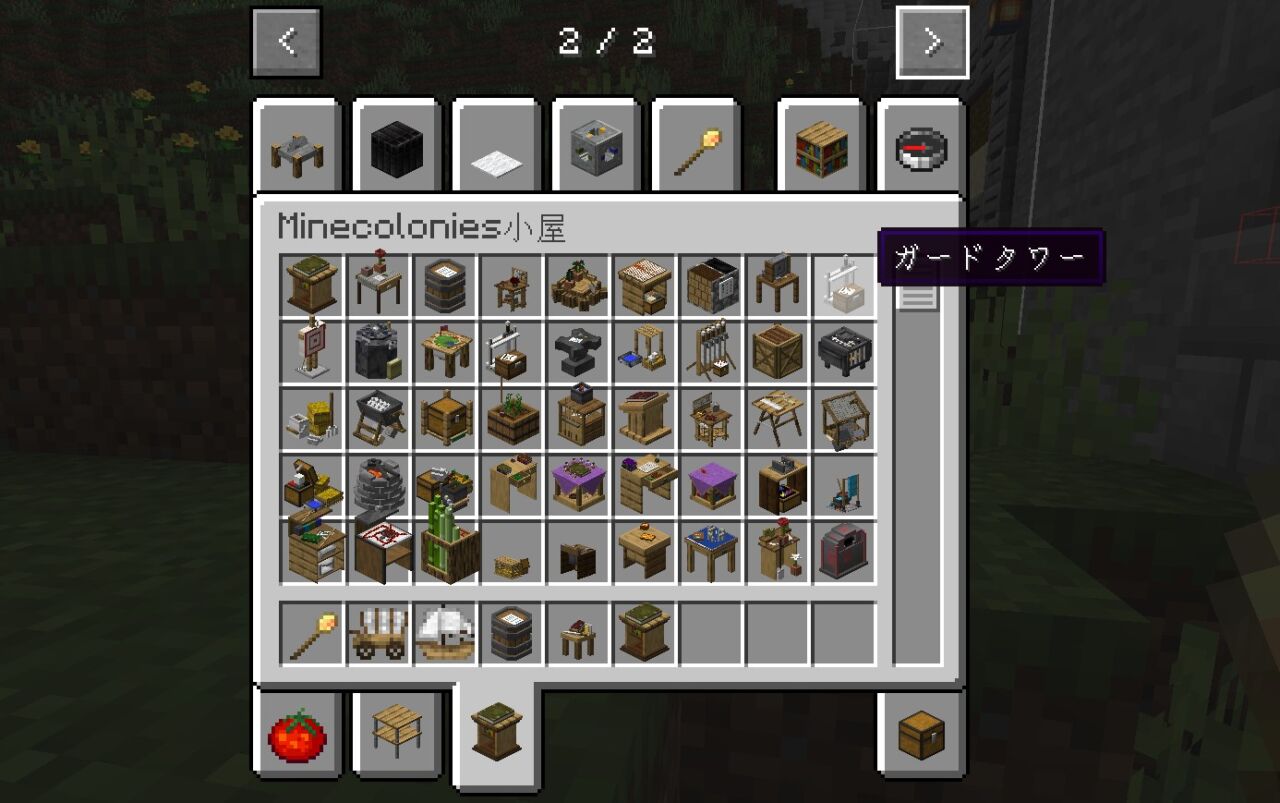1280x803 pixels.
Task: Select the blacksmith anvil block
Action: click(x=578, y=352)
